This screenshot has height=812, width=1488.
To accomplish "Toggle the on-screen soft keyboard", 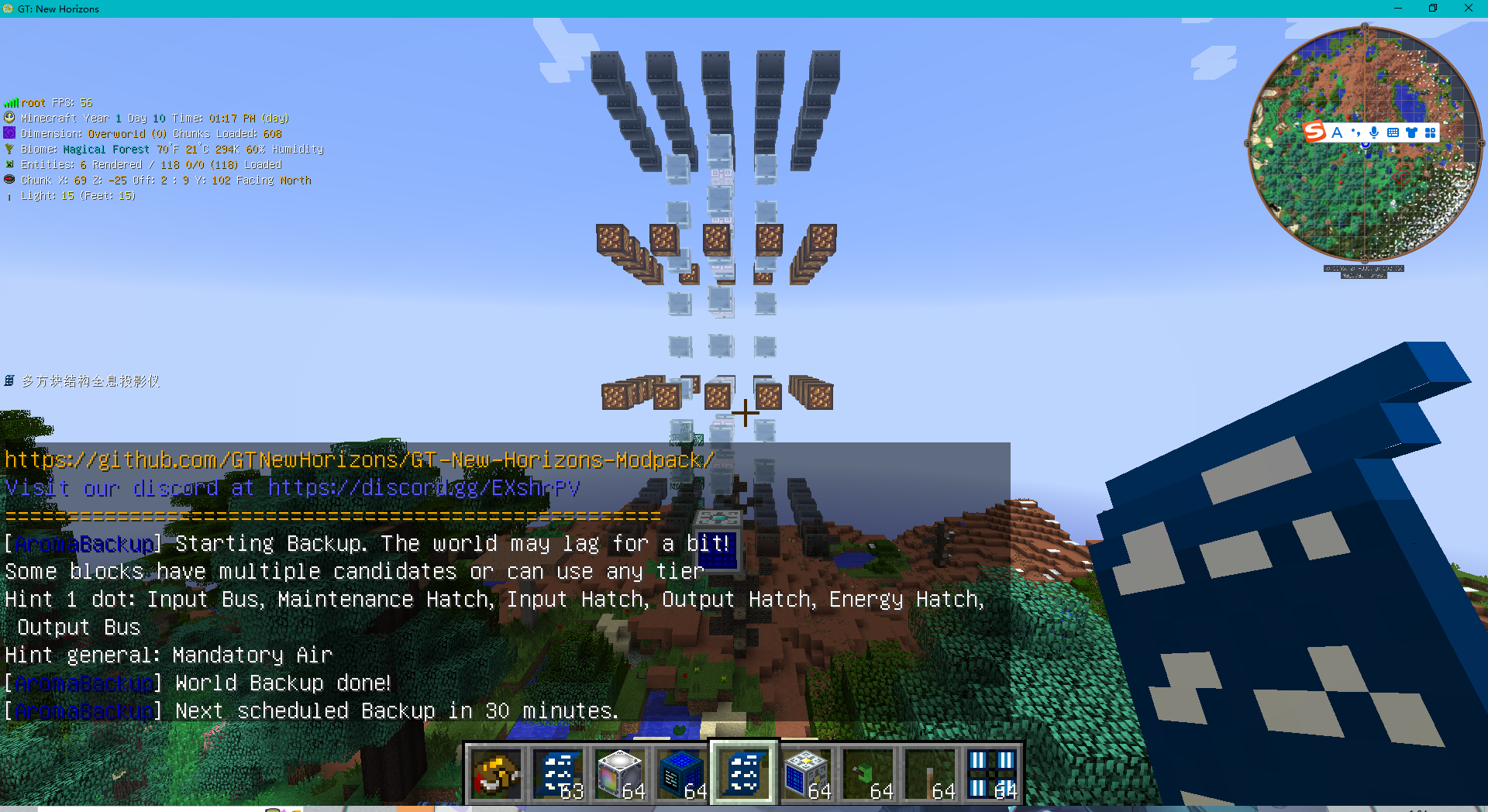I will click(1393, 132).
